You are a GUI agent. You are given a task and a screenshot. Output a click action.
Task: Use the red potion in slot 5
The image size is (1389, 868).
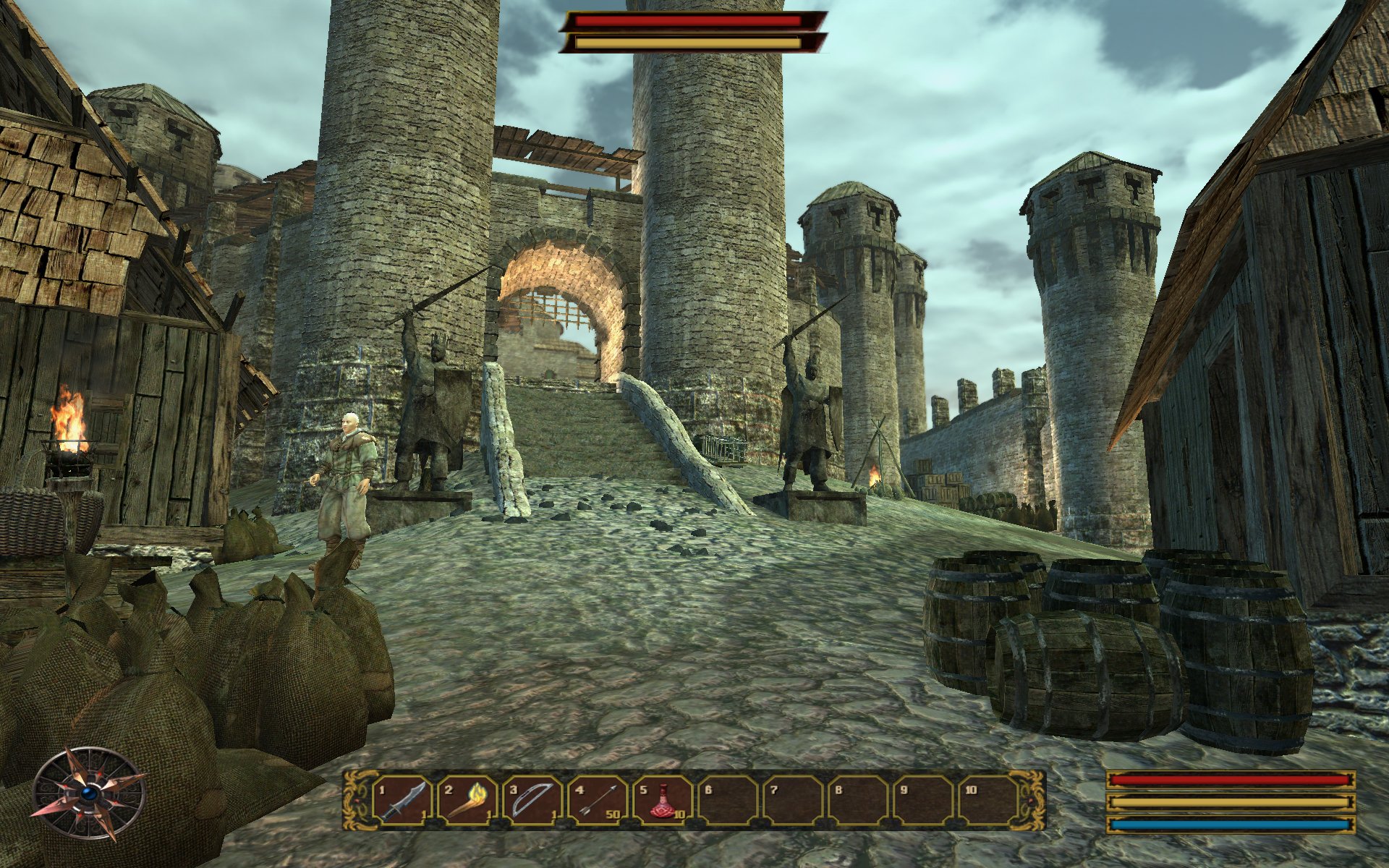pyautogui.click(x=661, y=800)
